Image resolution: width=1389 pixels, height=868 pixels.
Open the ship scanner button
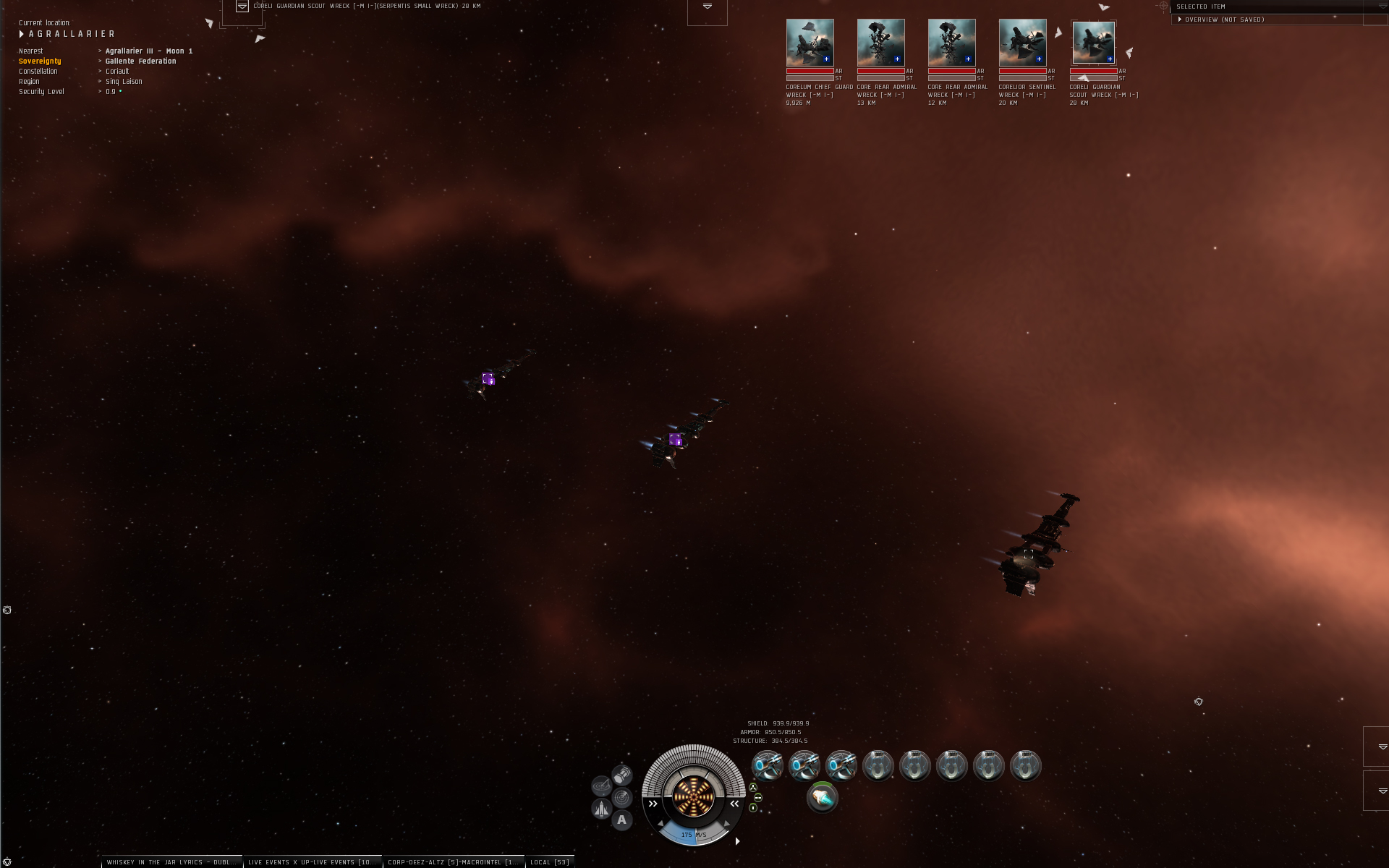[601, 786]
